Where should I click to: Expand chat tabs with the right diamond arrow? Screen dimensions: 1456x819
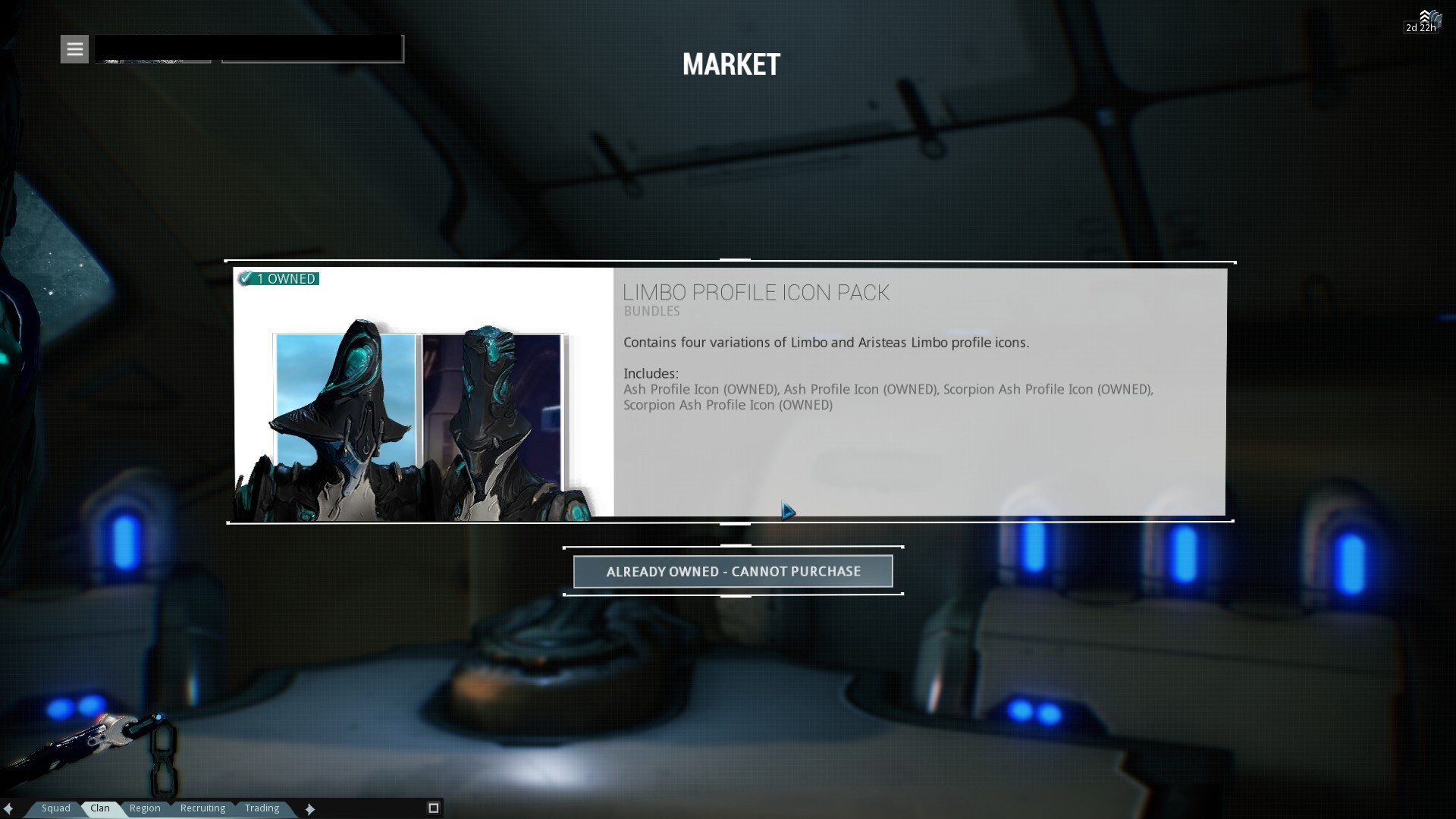coord(309,808)
